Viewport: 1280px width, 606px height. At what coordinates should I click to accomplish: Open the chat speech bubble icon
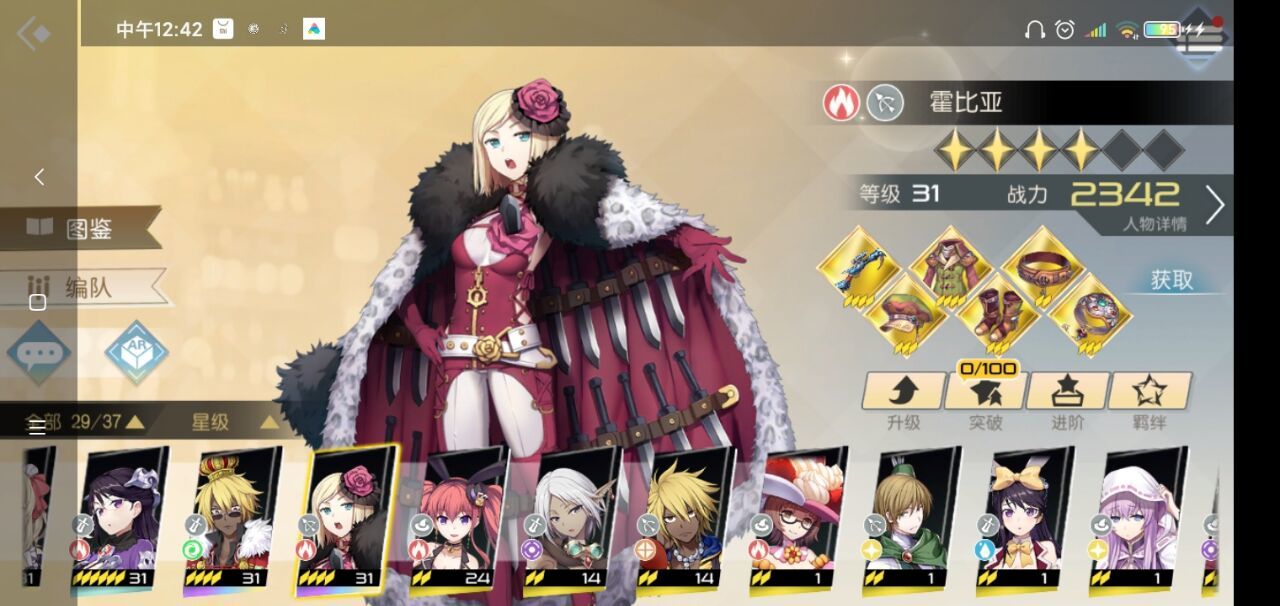click(39, 353)
